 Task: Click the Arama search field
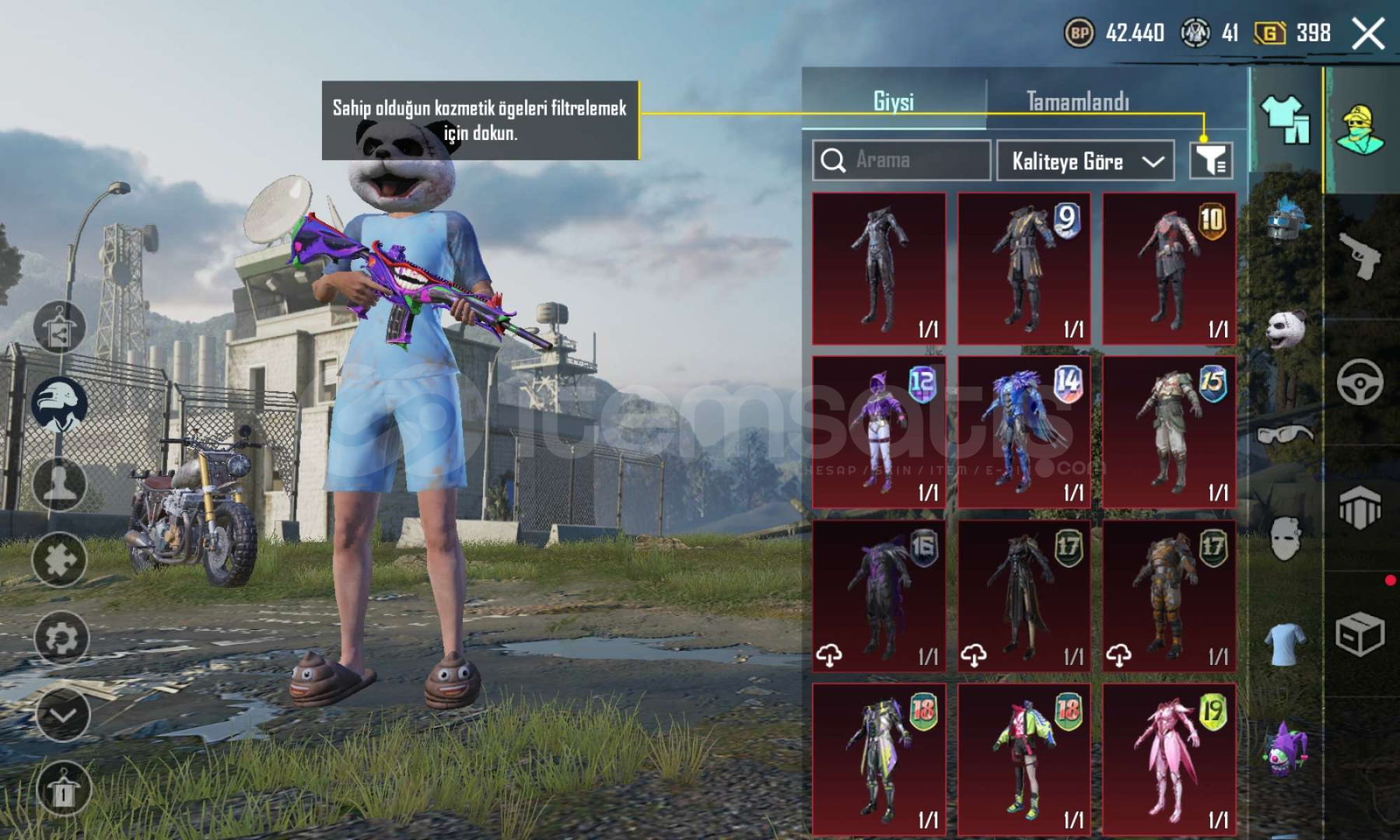(x=901, y=160)
